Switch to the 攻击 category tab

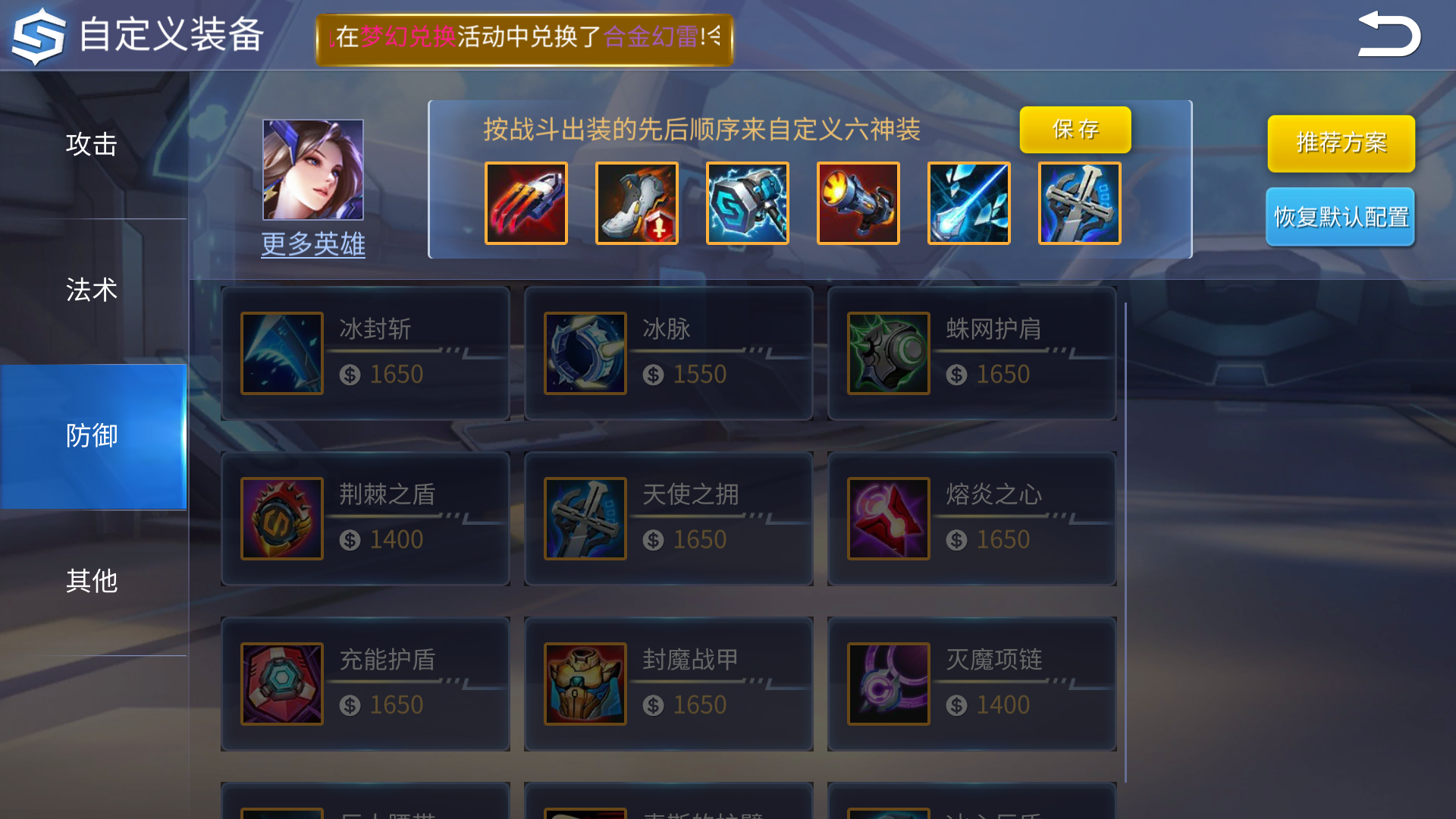pyautogui.click(x=91, y=144)
